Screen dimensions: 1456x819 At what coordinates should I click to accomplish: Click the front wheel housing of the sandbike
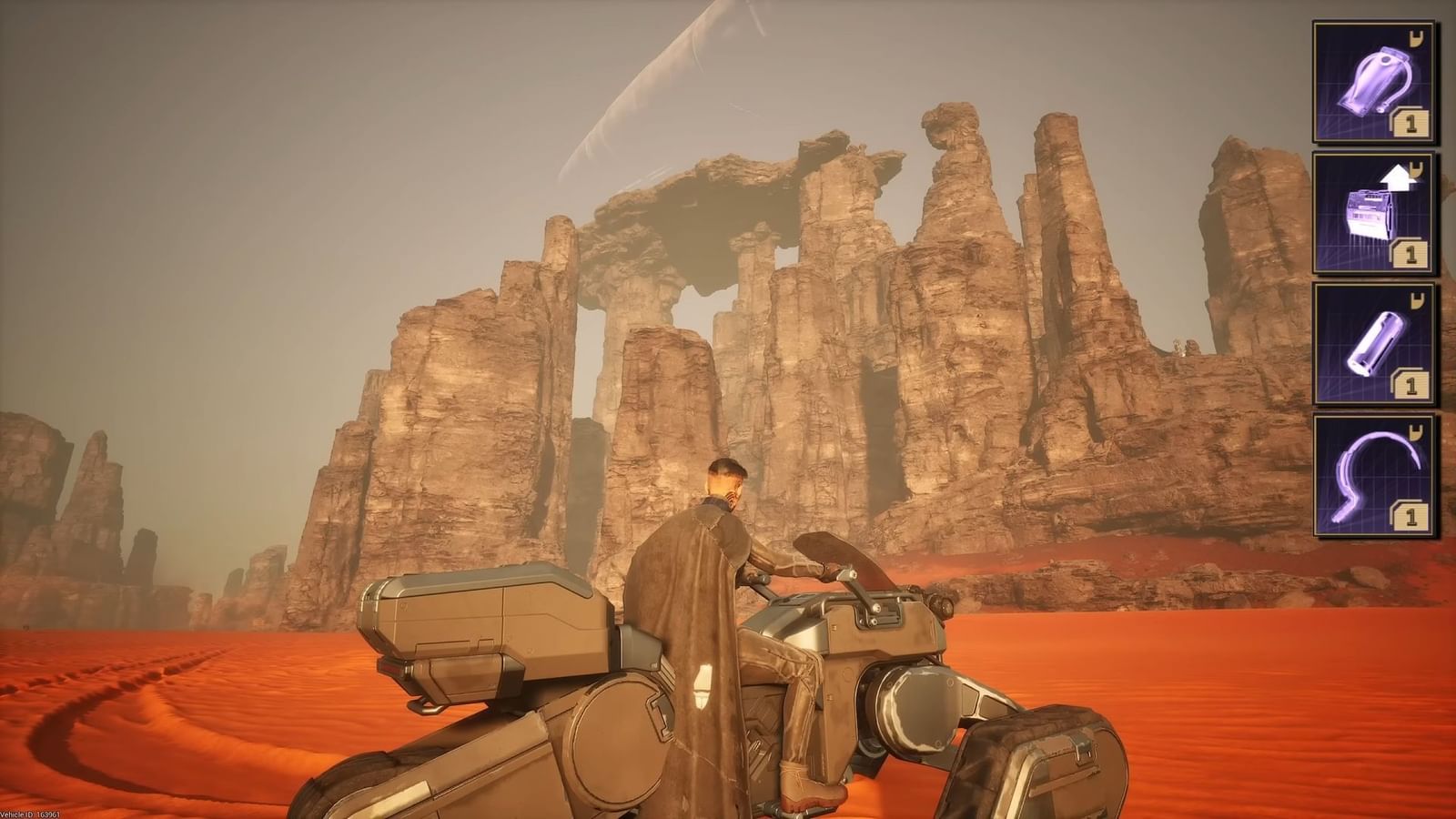[919, 710]
